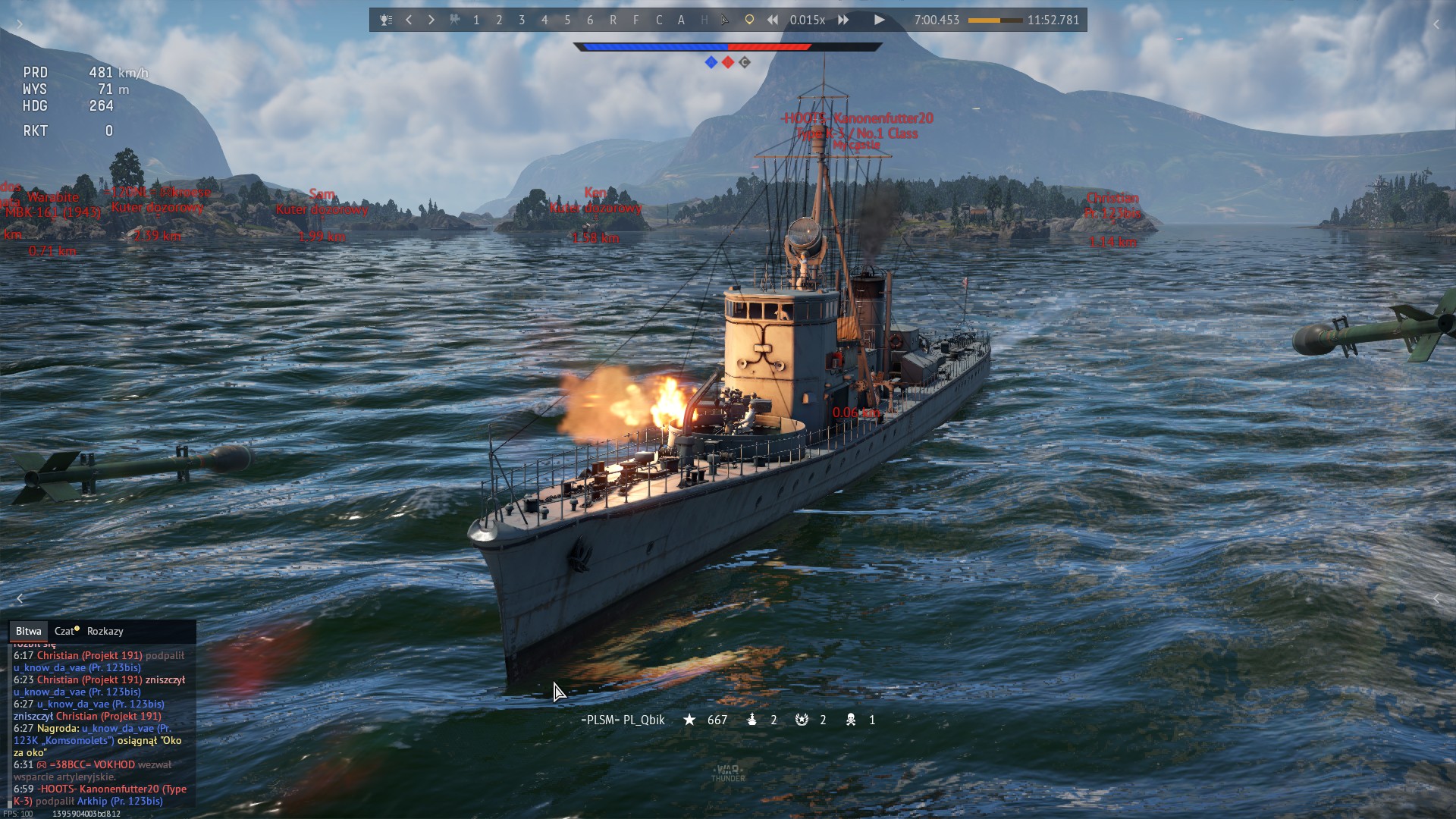Seek on the orange replay progress bar

click(x=995, y=20)
